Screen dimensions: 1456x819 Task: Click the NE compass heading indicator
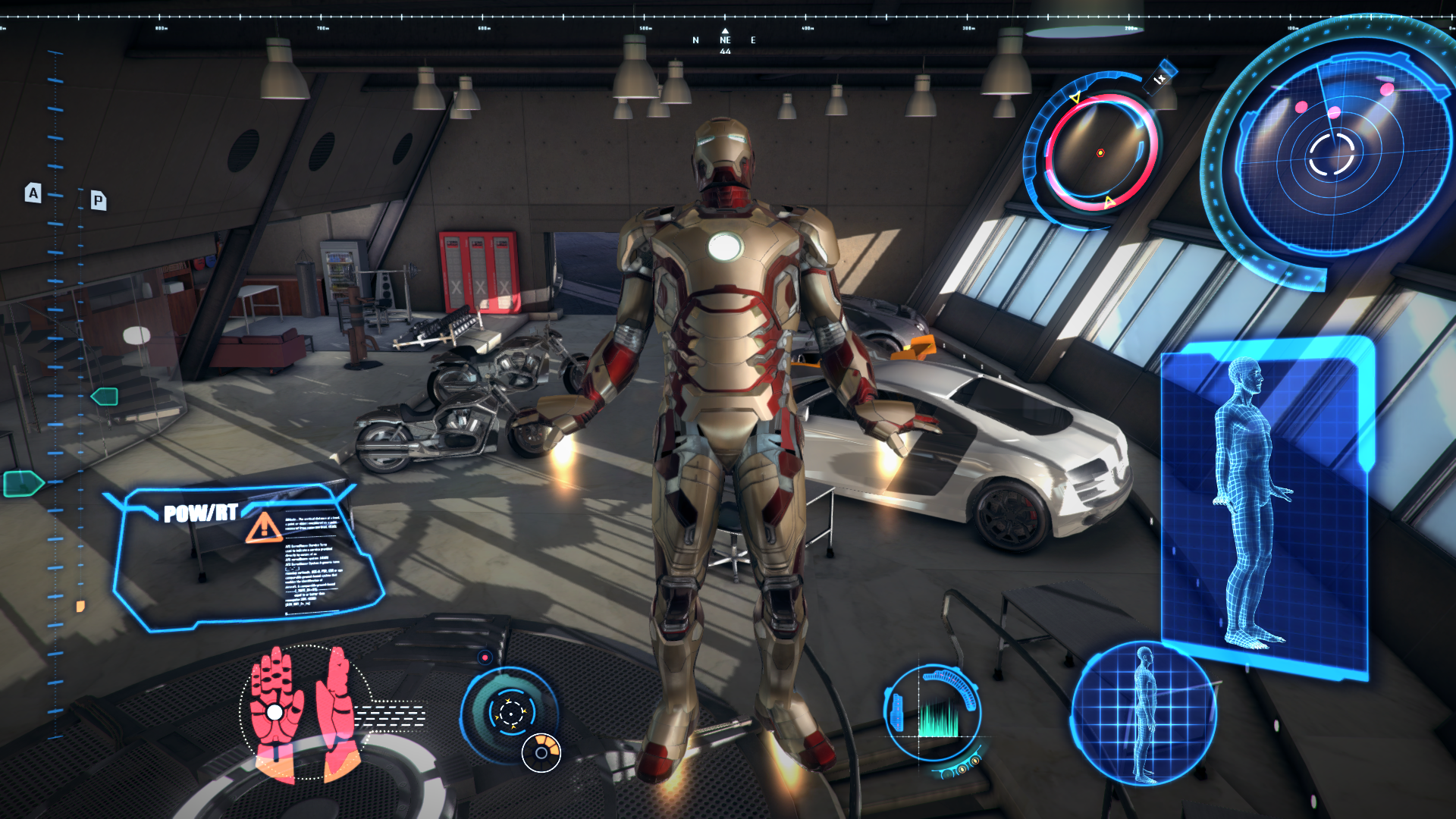coord(725,41)
